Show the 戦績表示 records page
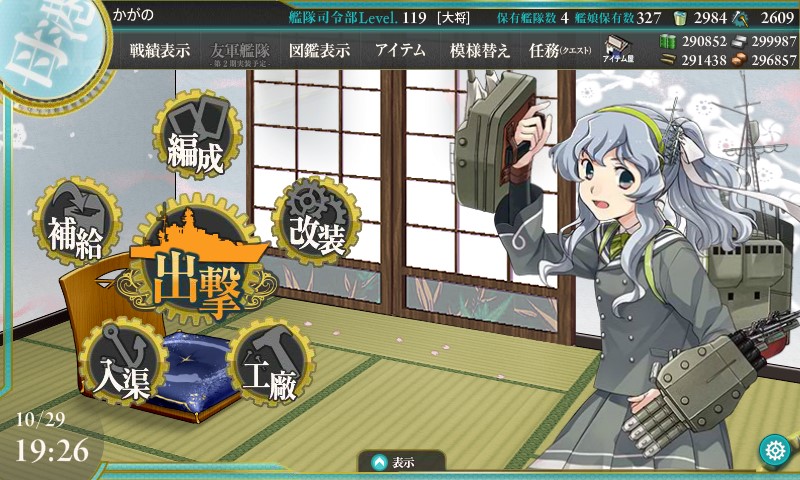The image size is (800, 480). pos(160,51)
